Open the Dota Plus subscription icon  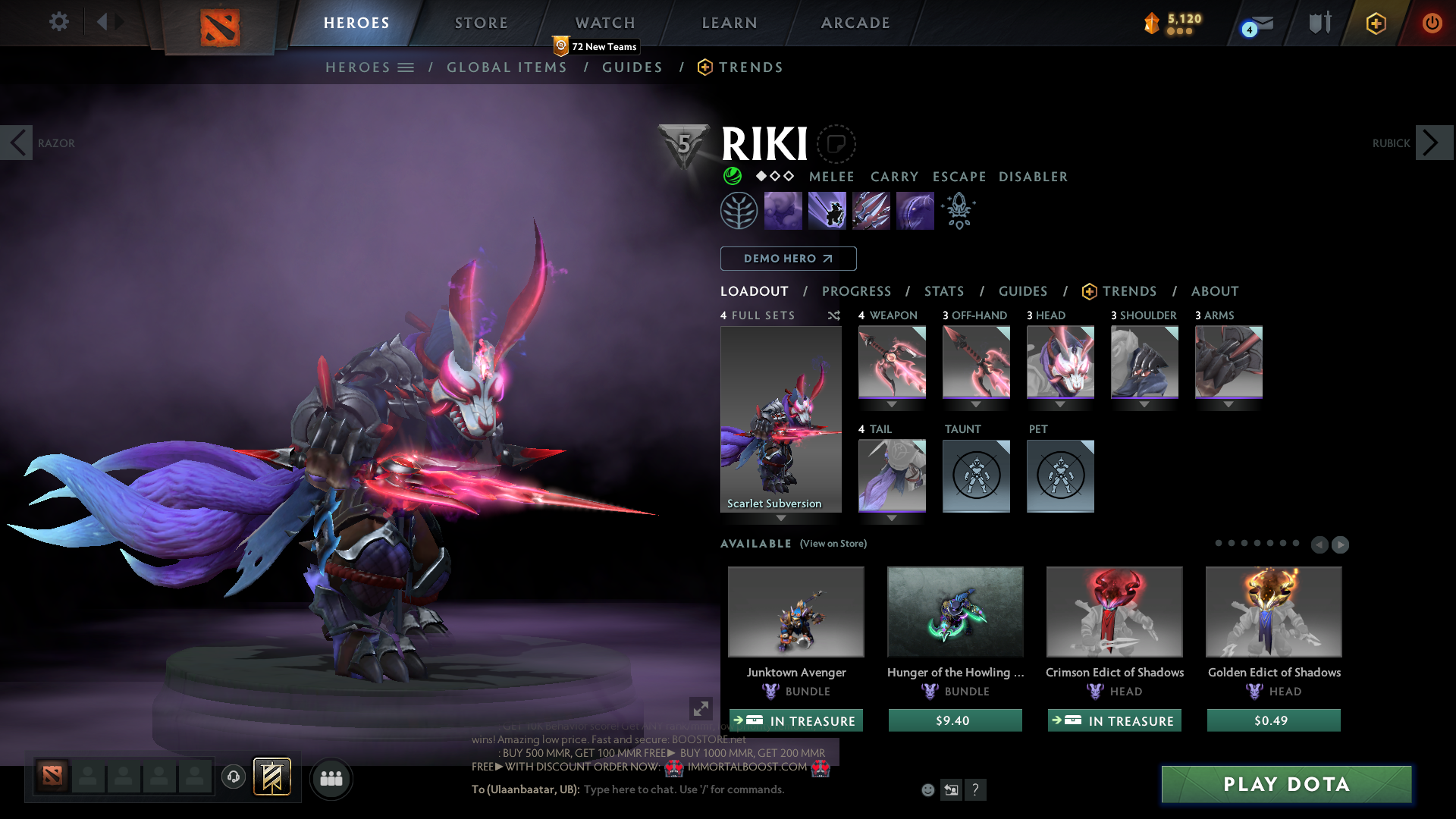[1376, 23]
